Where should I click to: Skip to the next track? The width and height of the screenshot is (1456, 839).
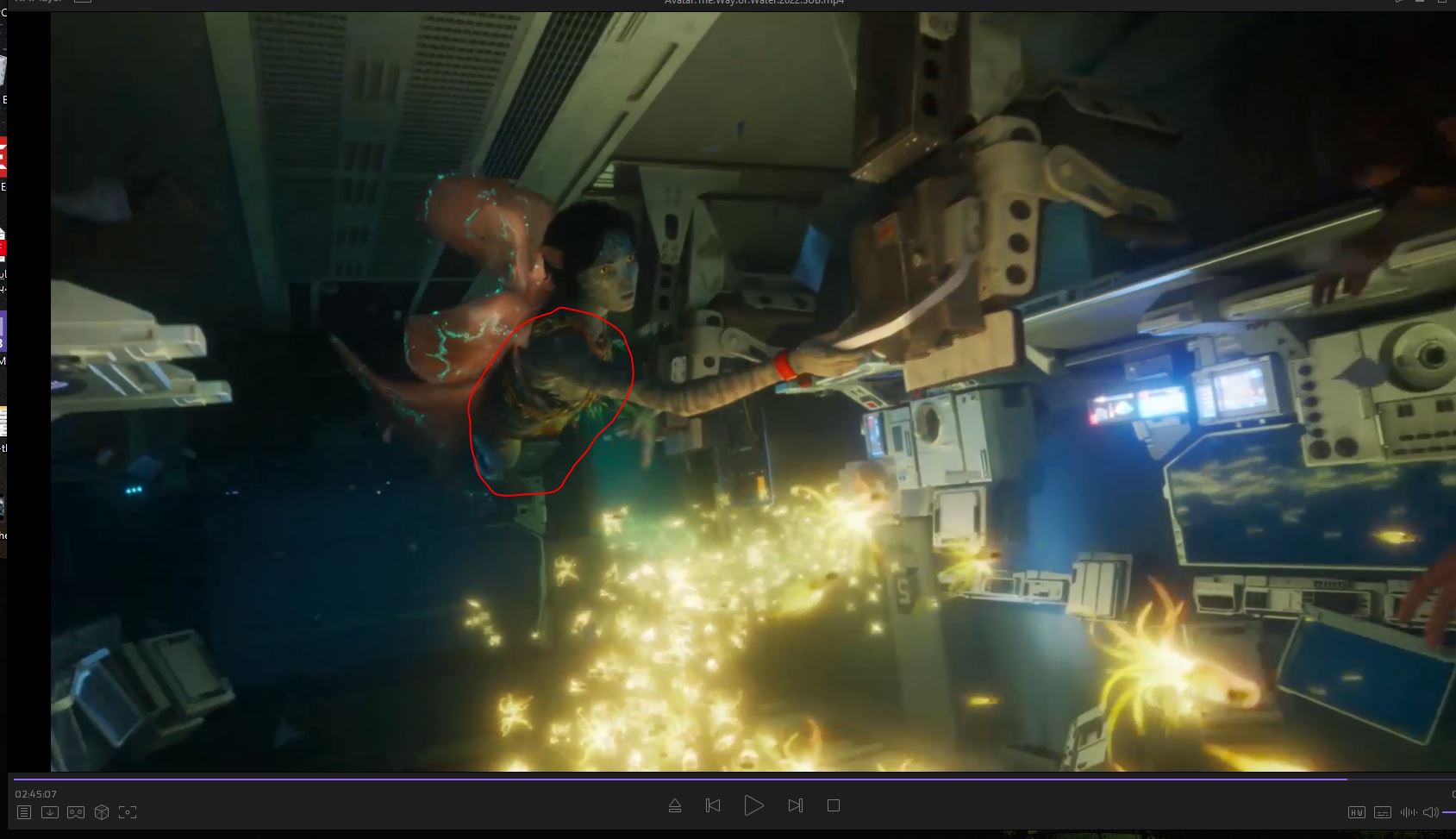(795, 805)
